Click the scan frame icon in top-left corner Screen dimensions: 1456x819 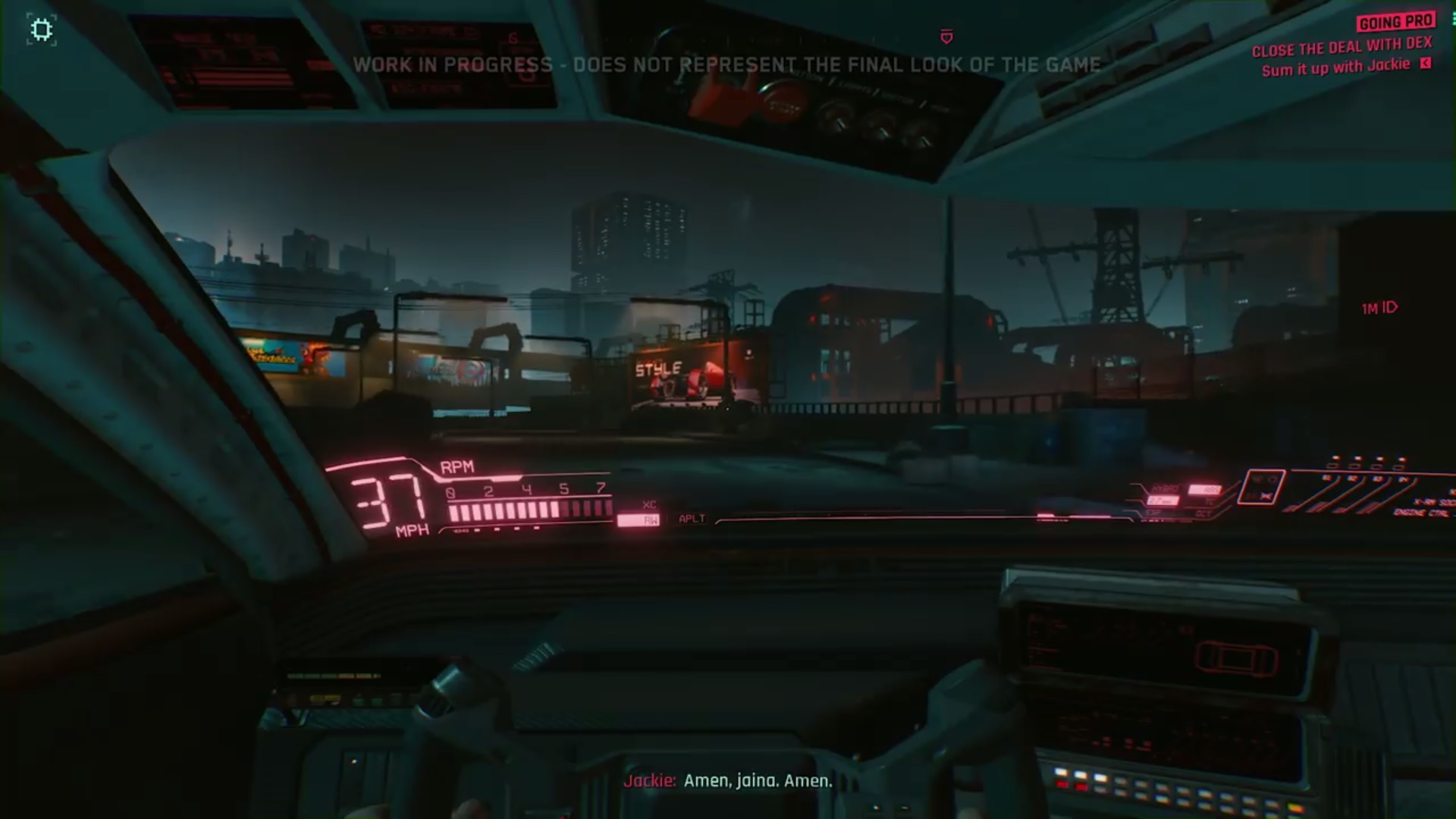click(x=41, y=28)
